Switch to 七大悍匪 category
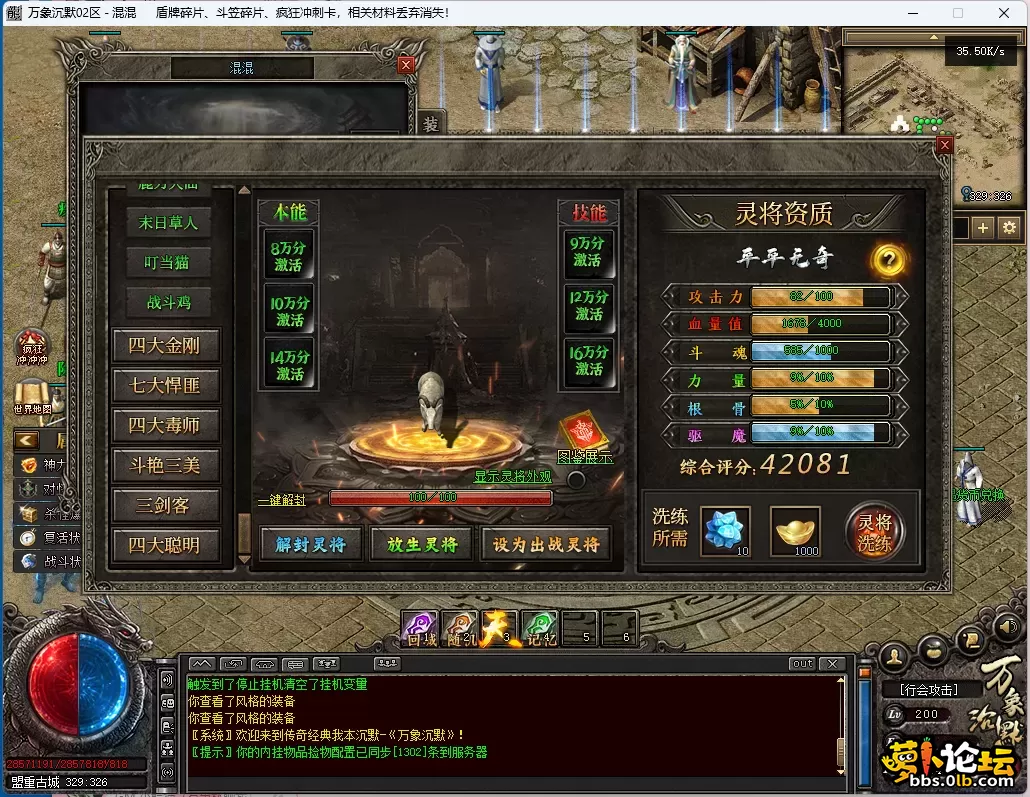 click(x=165, y=385)
